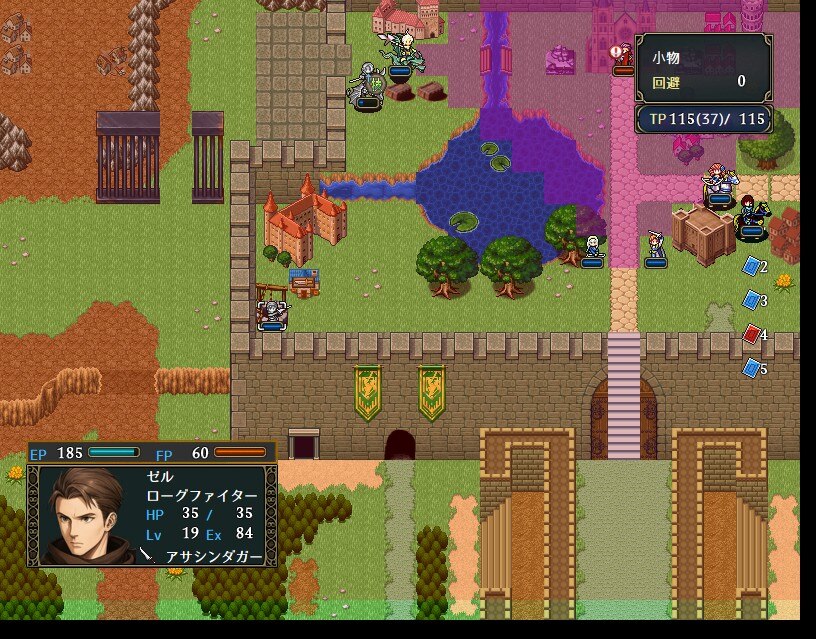
Task: Select the grey soldier with the green shield
Action: [x=366, y=84]
